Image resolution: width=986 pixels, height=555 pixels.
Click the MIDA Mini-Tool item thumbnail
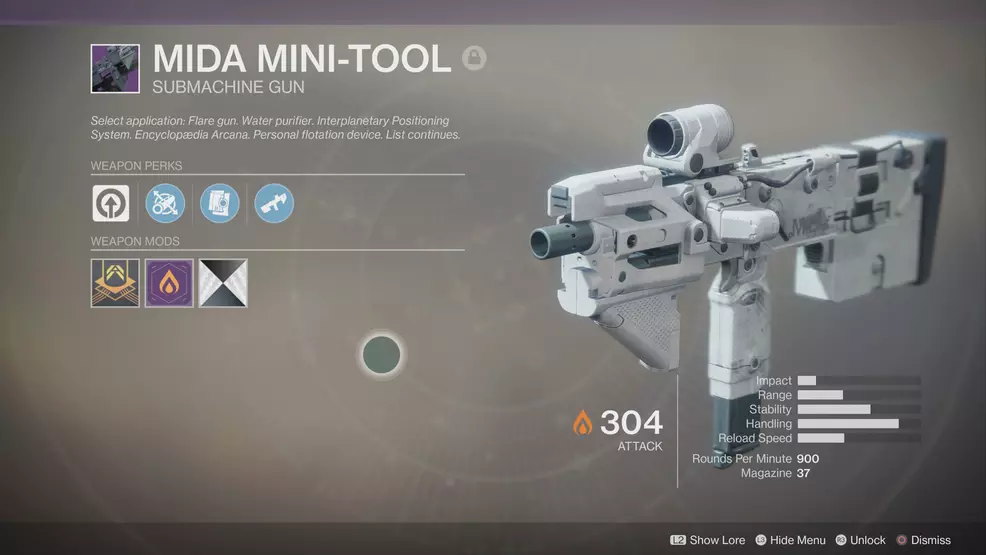tap(115, 68)
